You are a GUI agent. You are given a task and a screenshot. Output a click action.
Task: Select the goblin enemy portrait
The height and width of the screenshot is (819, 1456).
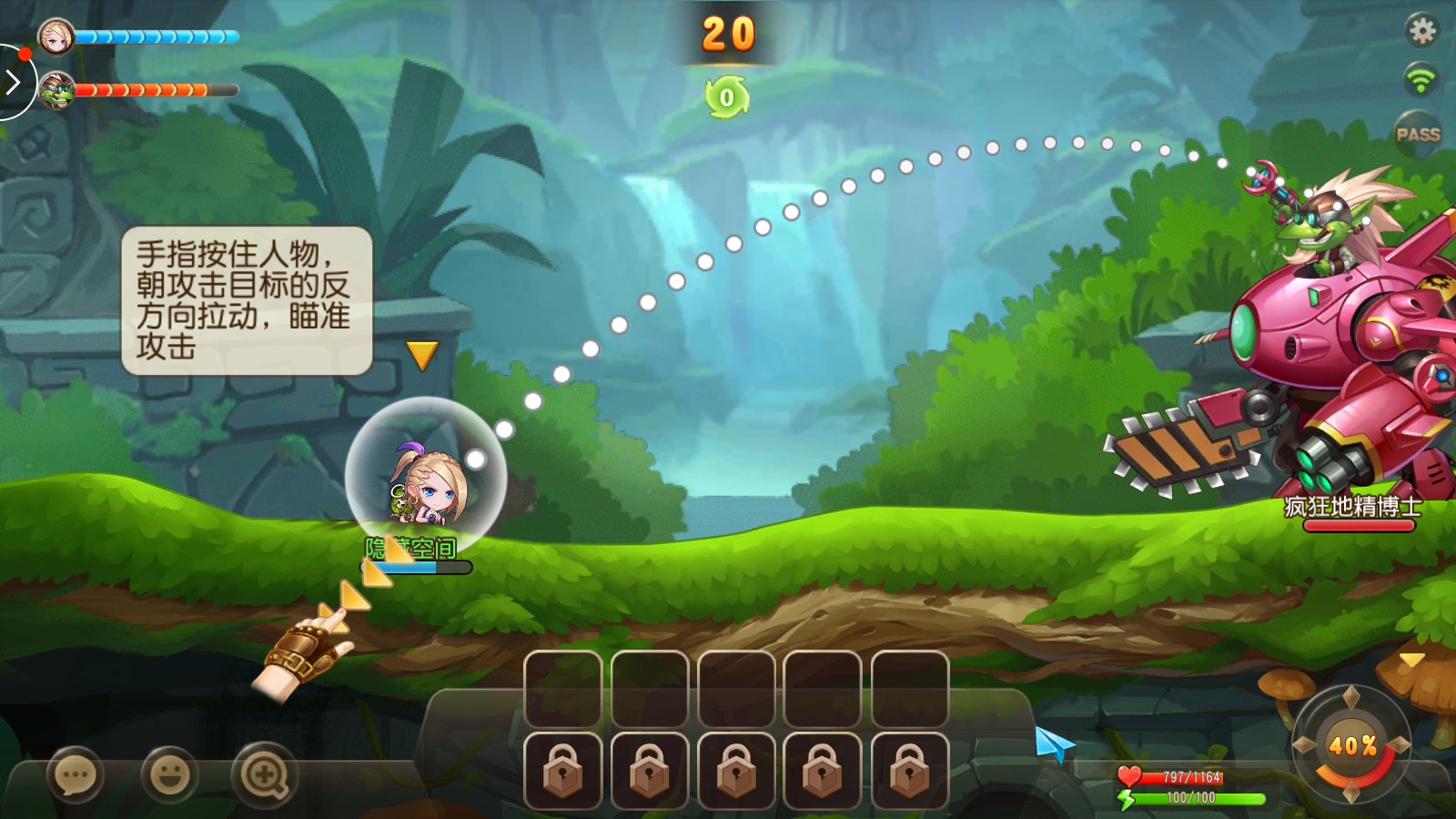[56, 90]
